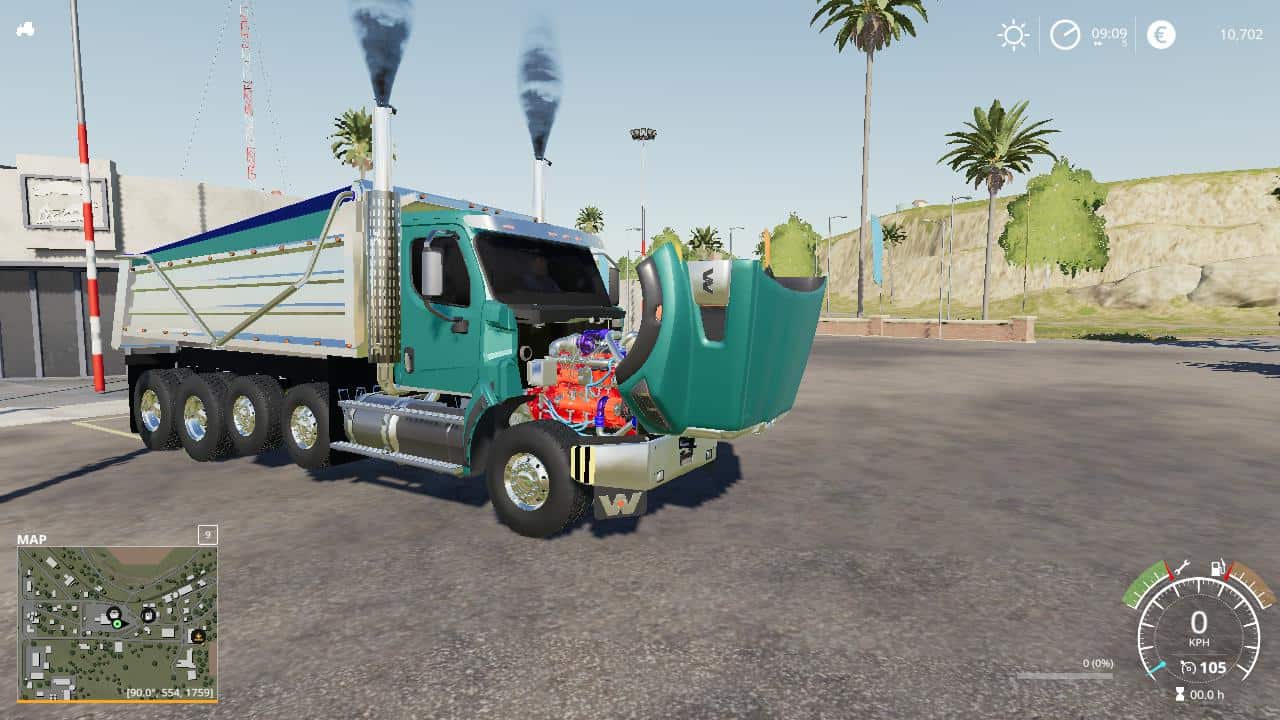Click the minimap zoom level 9 box
The height and width of the screenshot is (720, 1280).
pos(208,533)
